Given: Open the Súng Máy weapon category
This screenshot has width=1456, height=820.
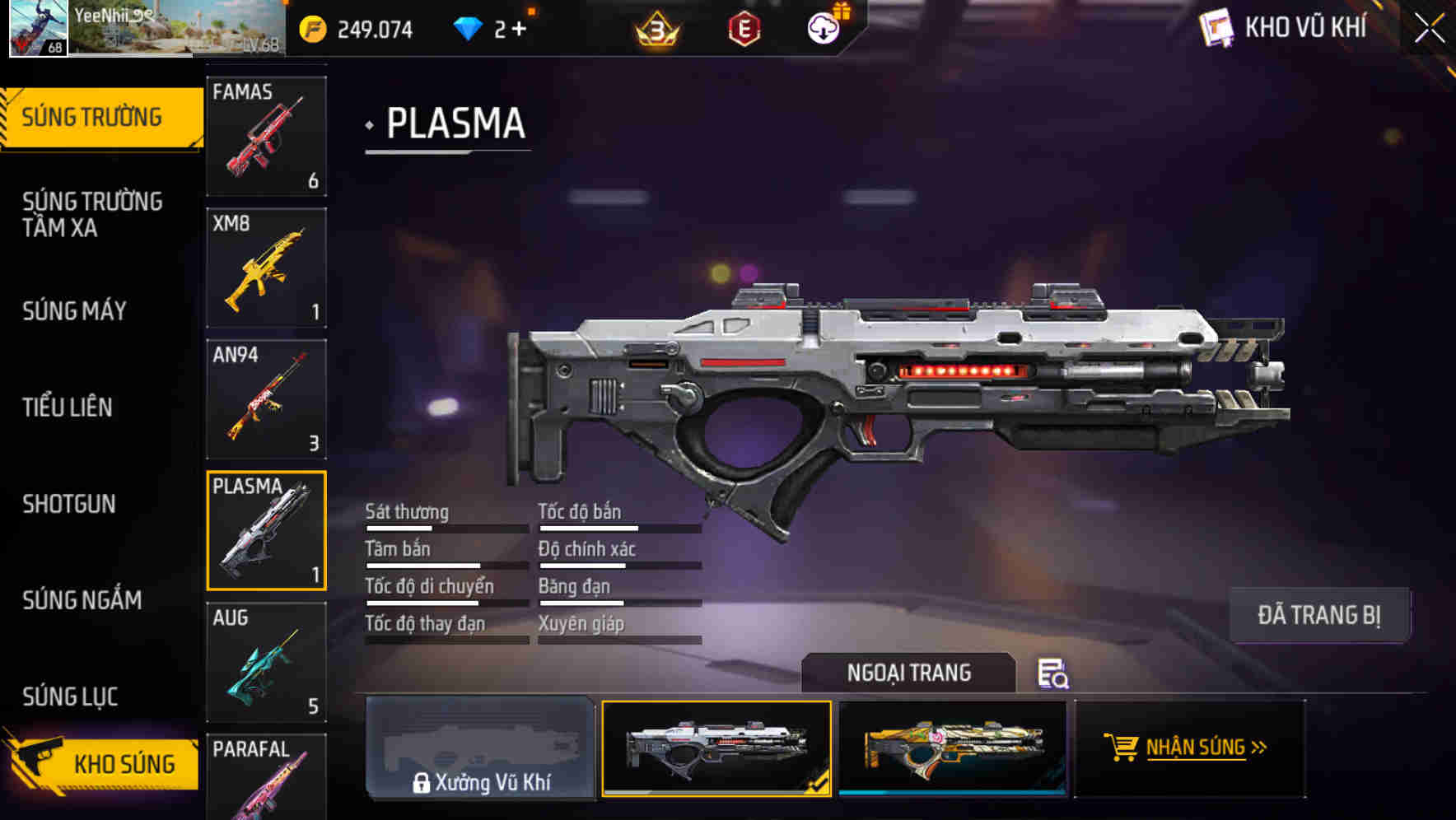Looking at the screenshot, I should click(75, 311).
